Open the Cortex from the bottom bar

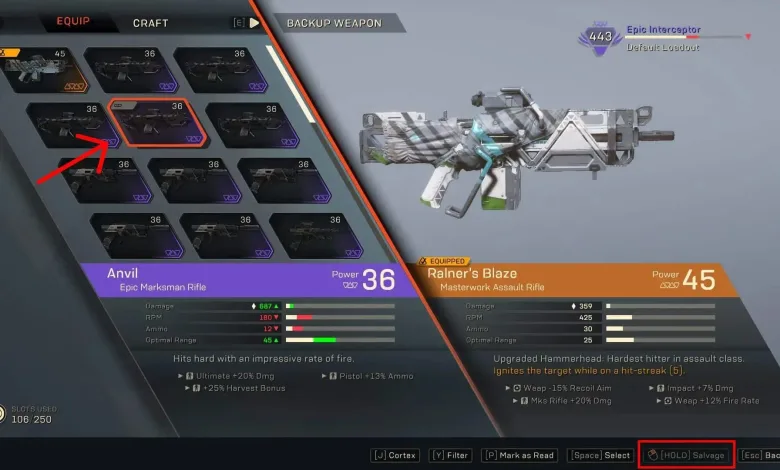(395, 455)
